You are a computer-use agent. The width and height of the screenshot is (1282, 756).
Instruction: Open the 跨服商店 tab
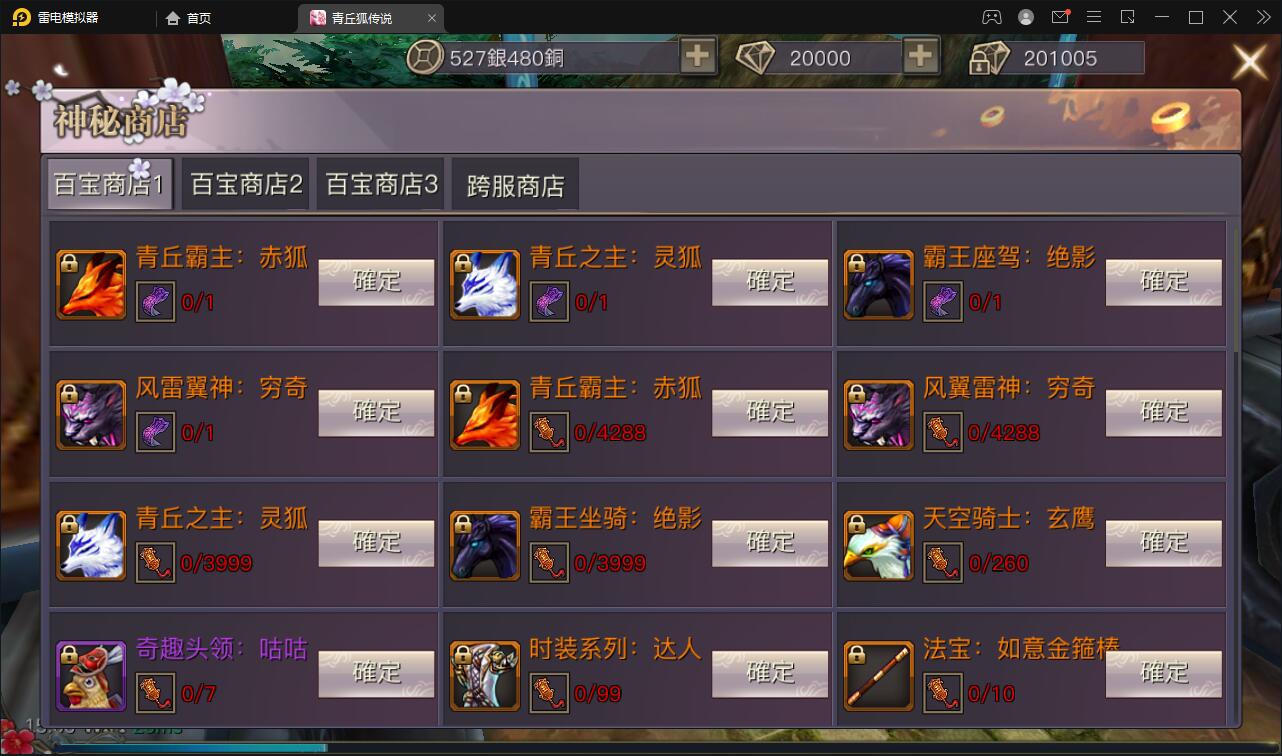point(515,183)
